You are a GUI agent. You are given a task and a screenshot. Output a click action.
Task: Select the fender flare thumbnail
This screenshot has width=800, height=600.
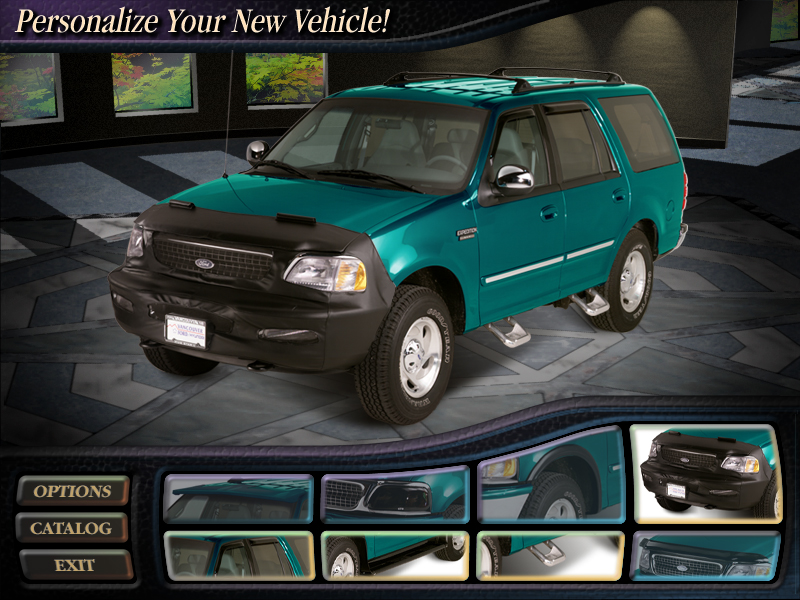pyautogui.click(x=549, y=490)
